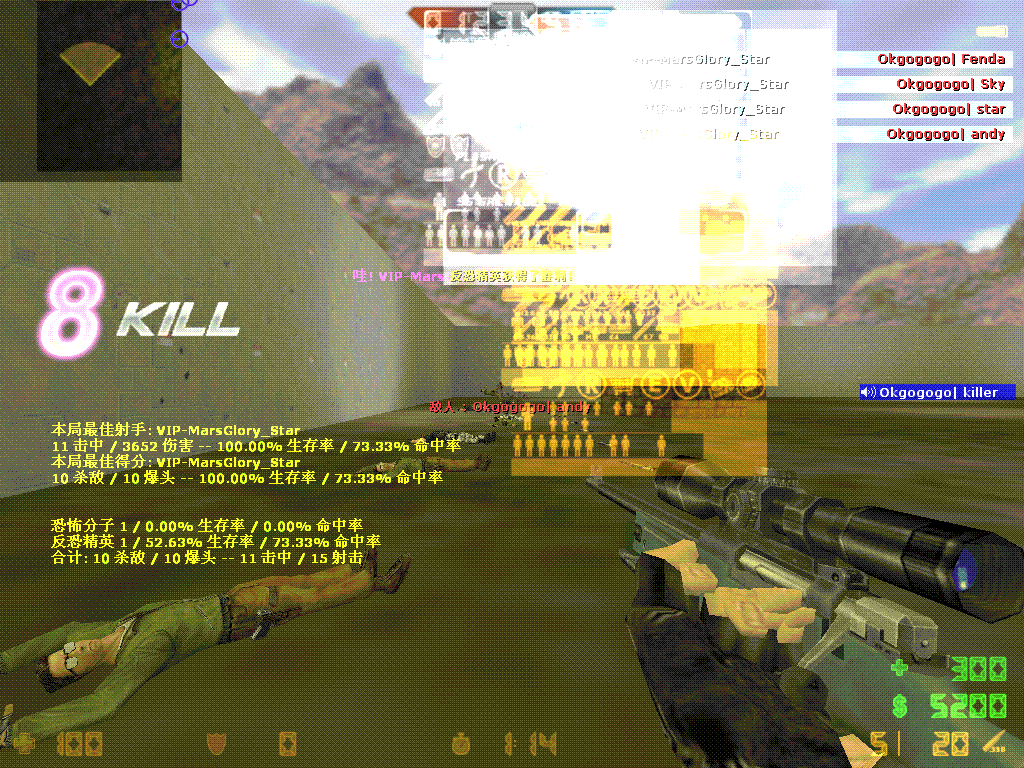Image resolution: width=1024 pixels, height=768 pixels.
Task: Pick the Okgogogo| andy player row
Action: [x=945, y=134]
